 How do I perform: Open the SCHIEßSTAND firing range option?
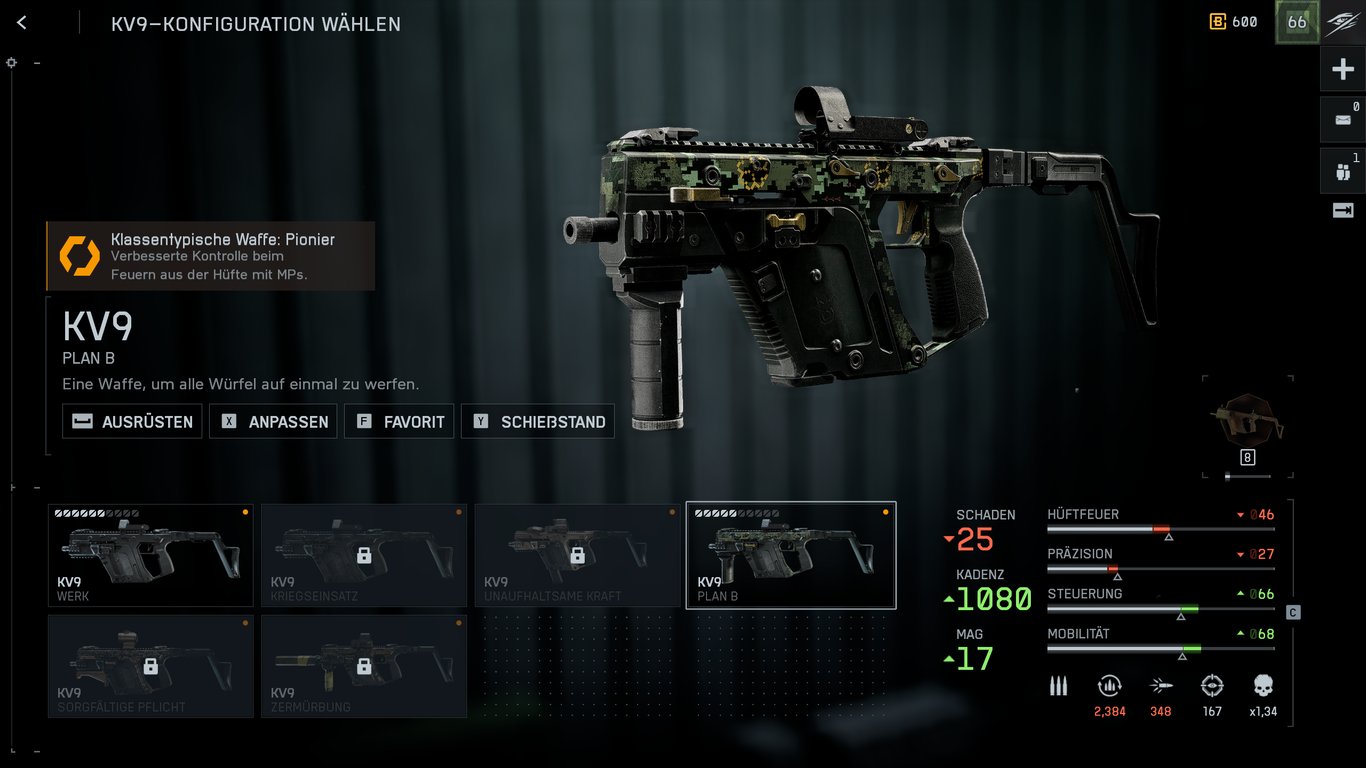pos(537,421)
